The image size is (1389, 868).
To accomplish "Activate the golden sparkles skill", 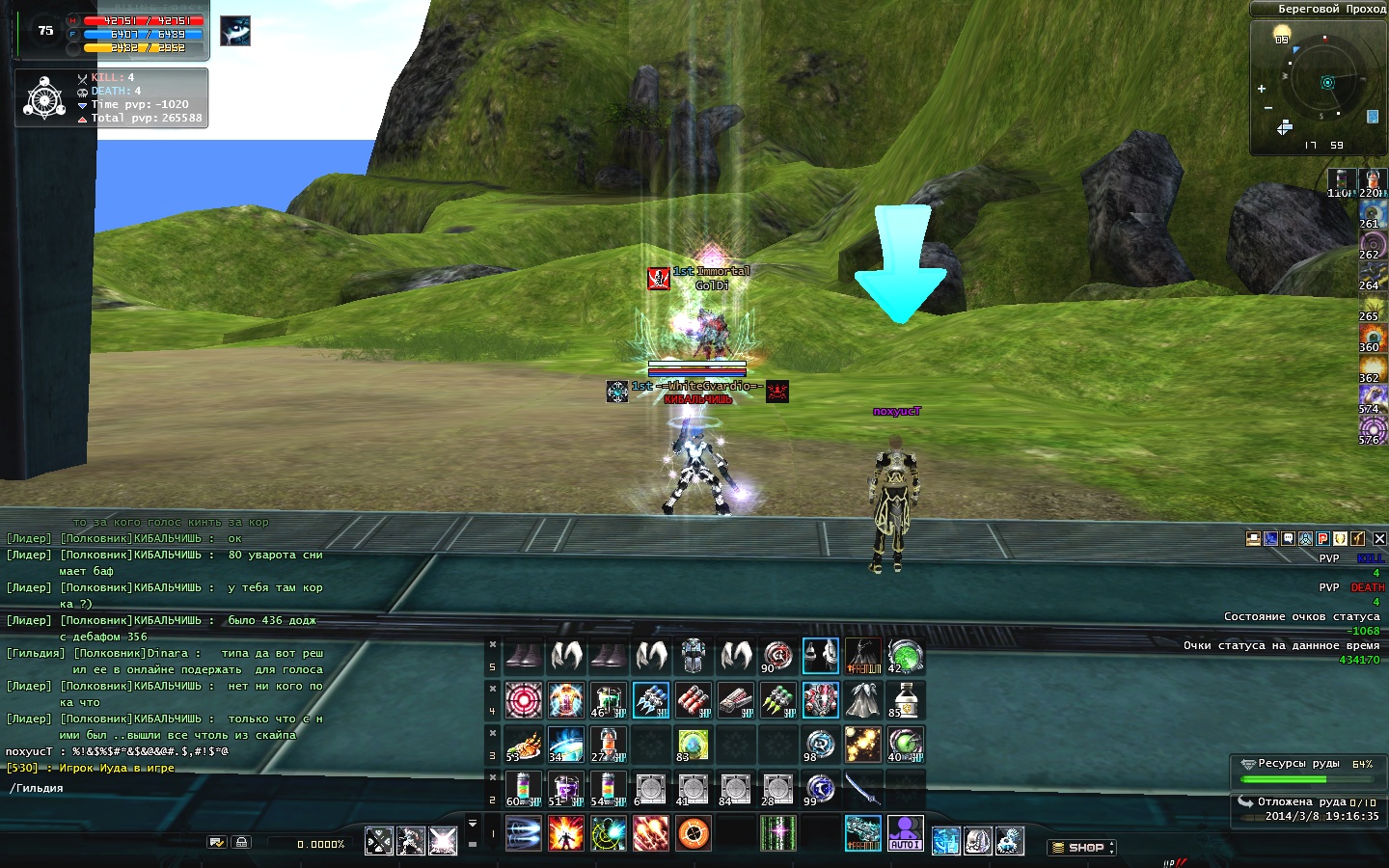I will point(862,745).
